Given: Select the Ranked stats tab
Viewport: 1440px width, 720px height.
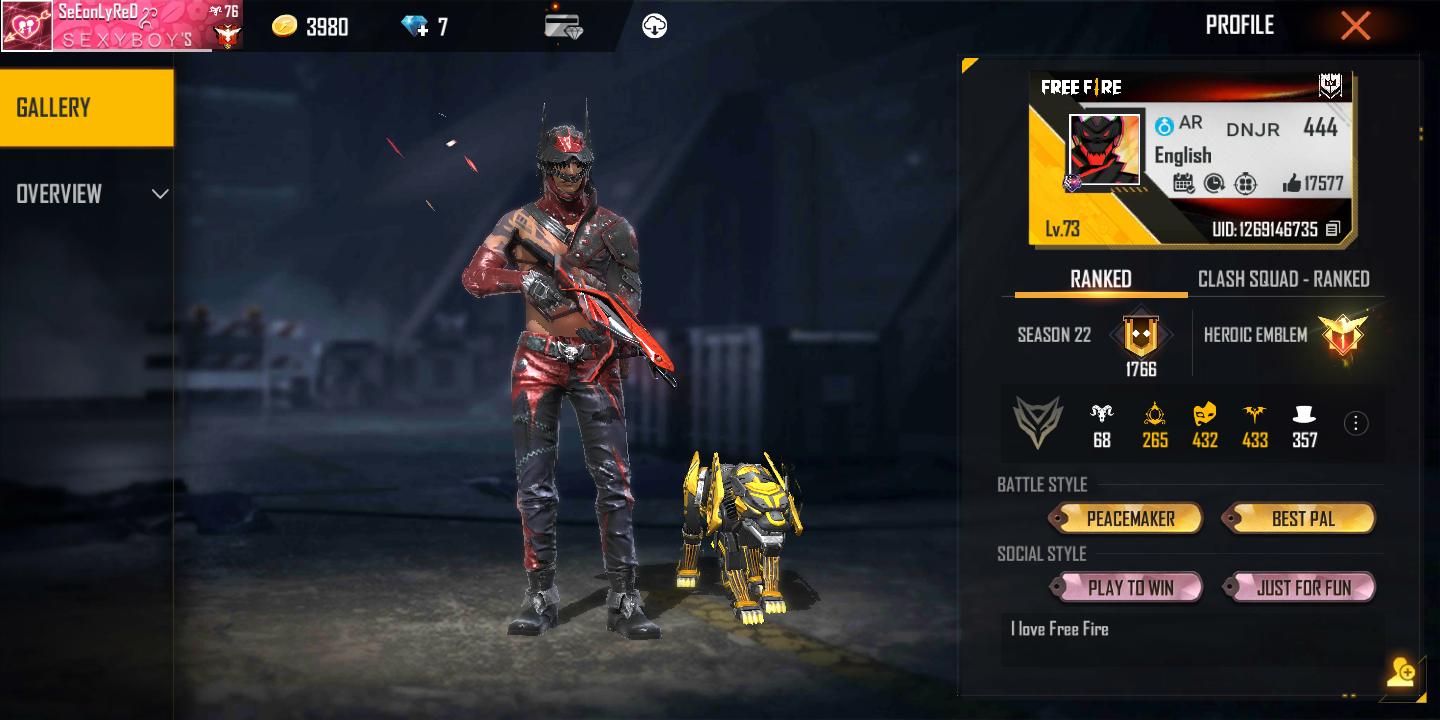Looking at the screenshot, I should tap(1101, 279).
